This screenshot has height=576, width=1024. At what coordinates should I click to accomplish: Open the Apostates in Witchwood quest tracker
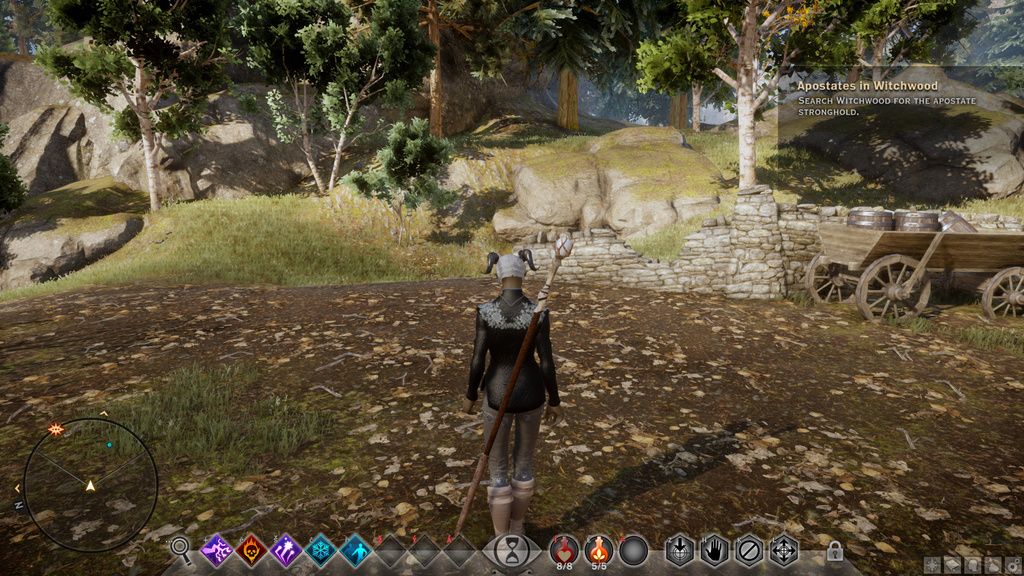(x=867, y=86)
